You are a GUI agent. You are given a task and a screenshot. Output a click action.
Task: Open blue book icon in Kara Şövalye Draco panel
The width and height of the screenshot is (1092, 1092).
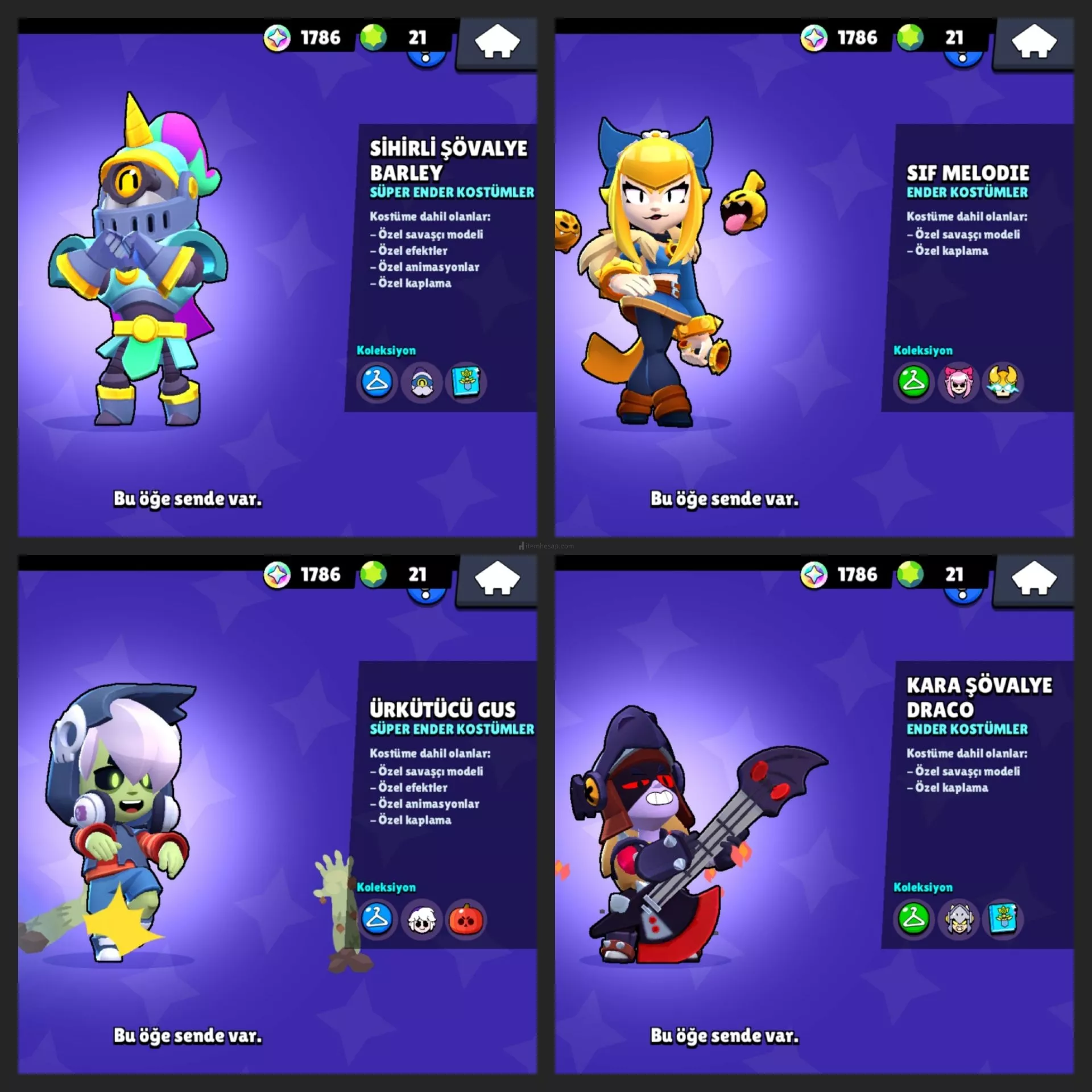[x=1003, y=919]
